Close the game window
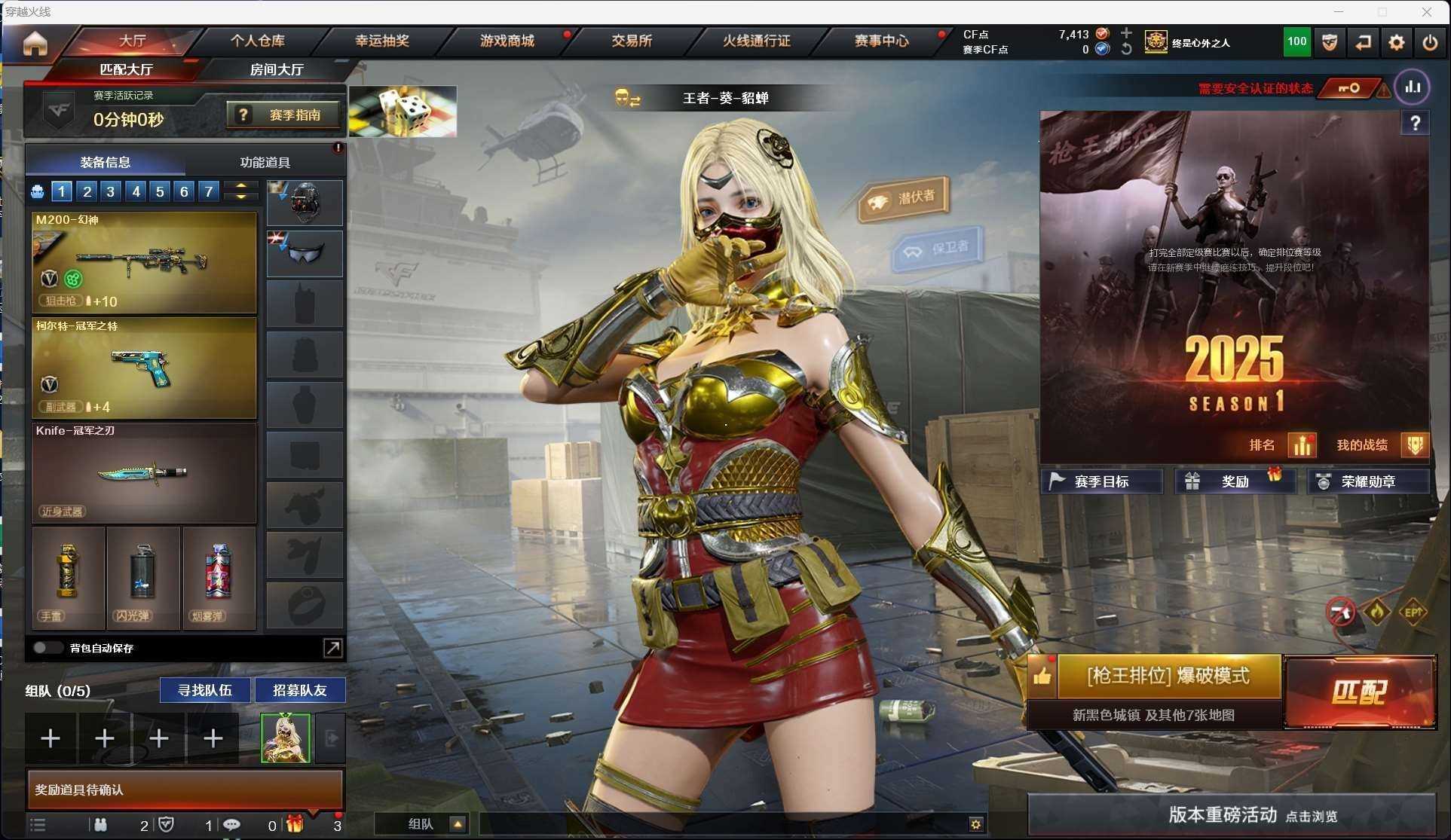This screenshot has width=1451, height=840. [x=1426, y=11]
